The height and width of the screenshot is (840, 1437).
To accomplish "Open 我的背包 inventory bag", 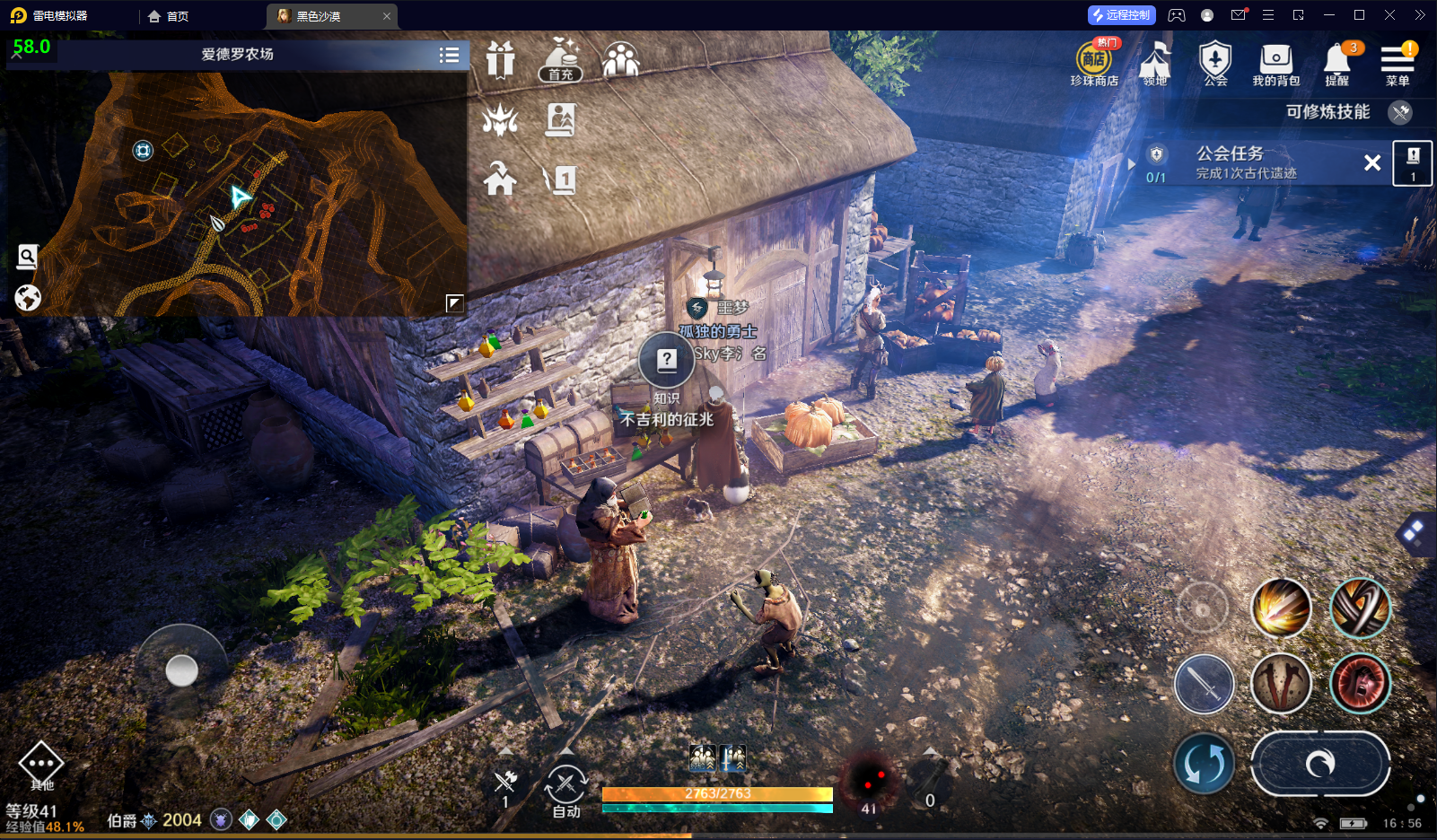I will [x=1275, y=63].
